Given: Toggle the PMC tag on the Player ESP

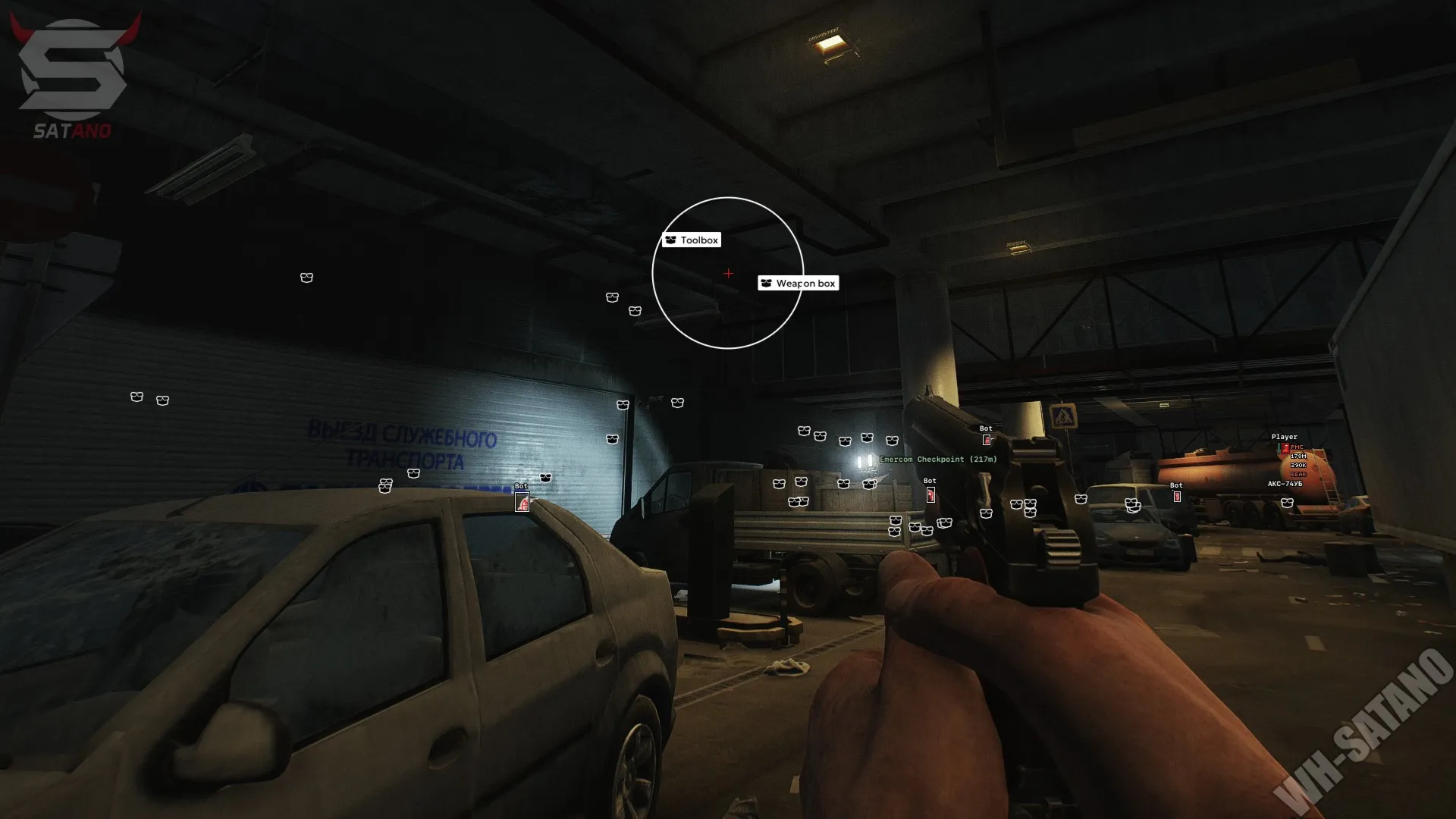Looking at the screenshot, I should click(1299, 447).
